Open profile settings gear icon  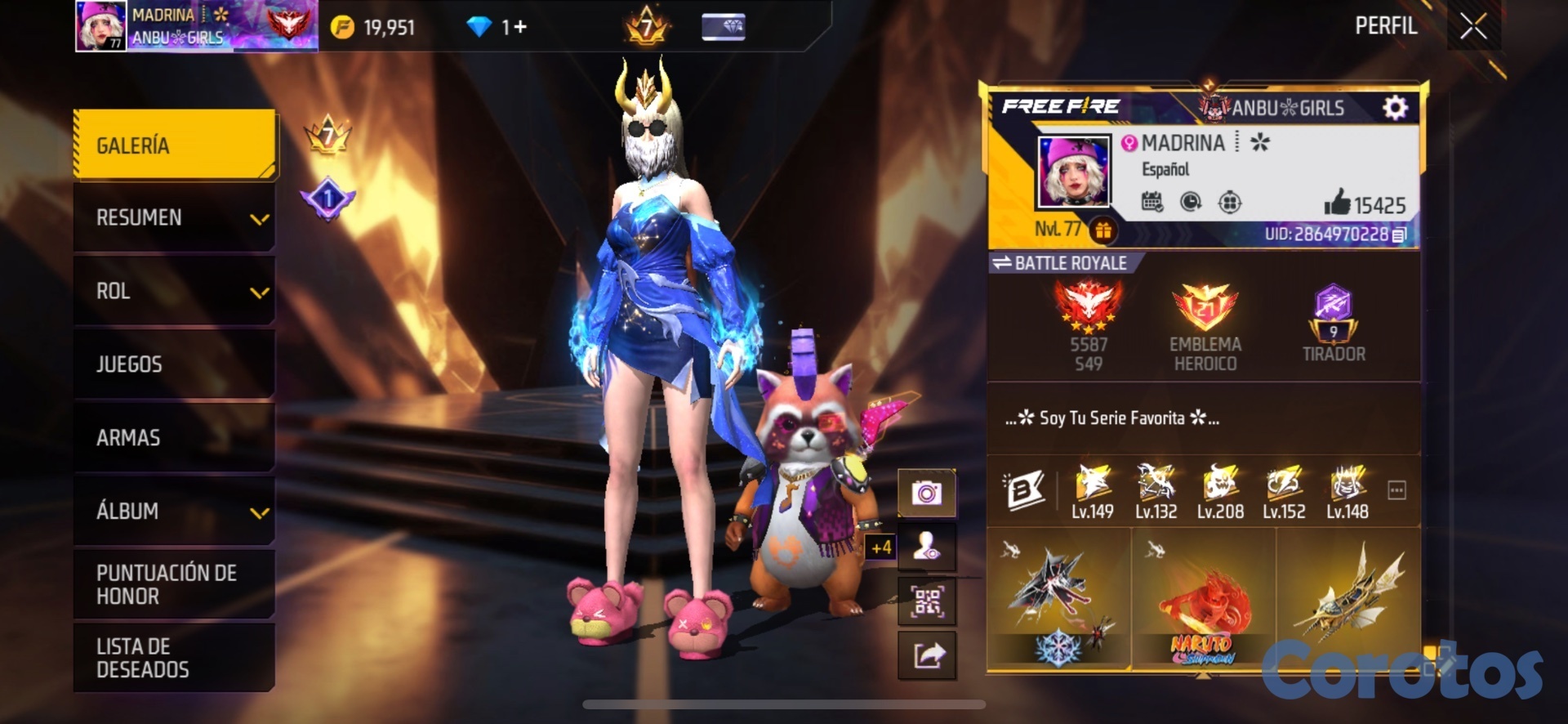[1395, 108]
